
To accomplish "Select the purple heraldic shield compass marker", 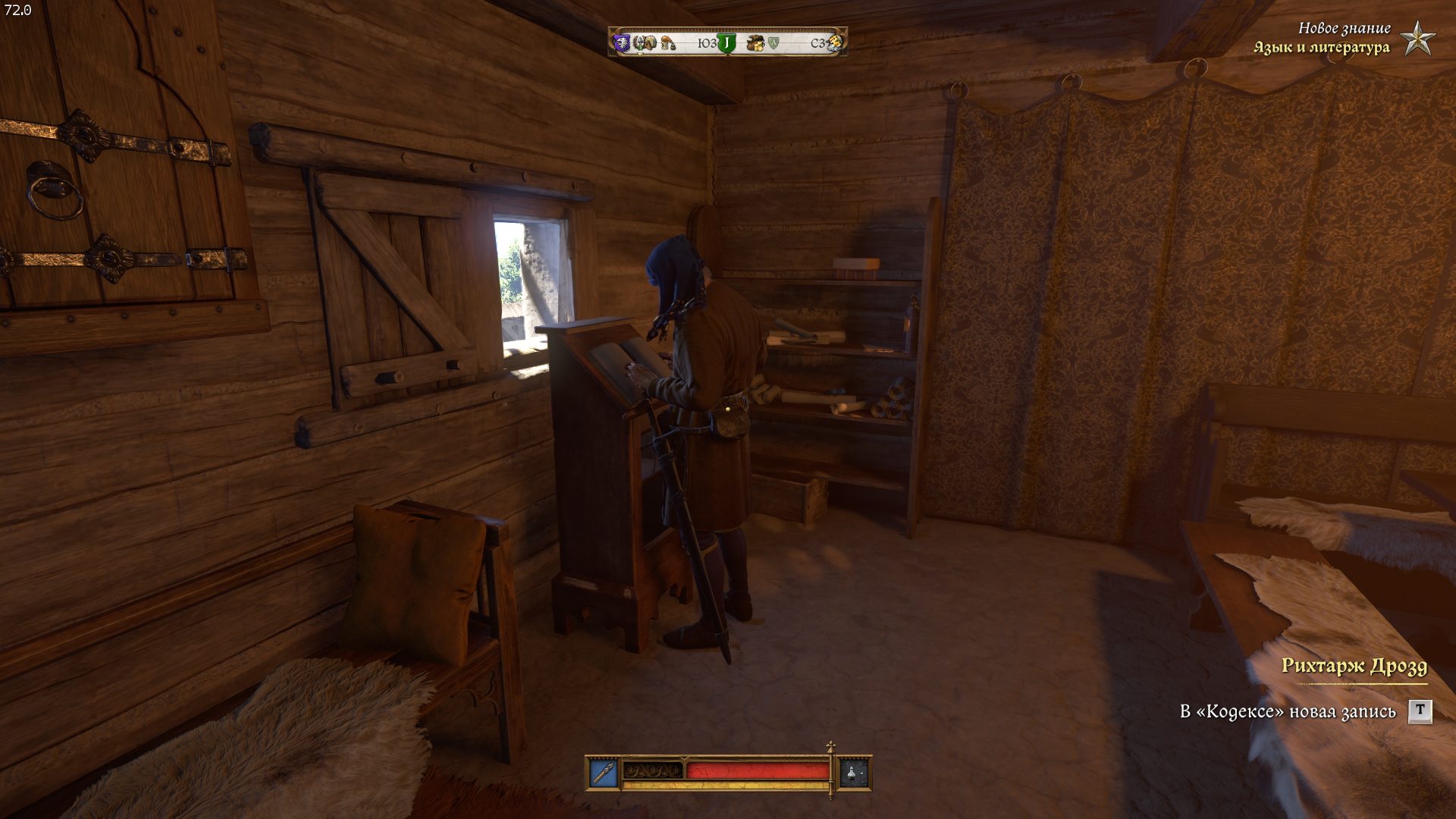I will [622, 43].
